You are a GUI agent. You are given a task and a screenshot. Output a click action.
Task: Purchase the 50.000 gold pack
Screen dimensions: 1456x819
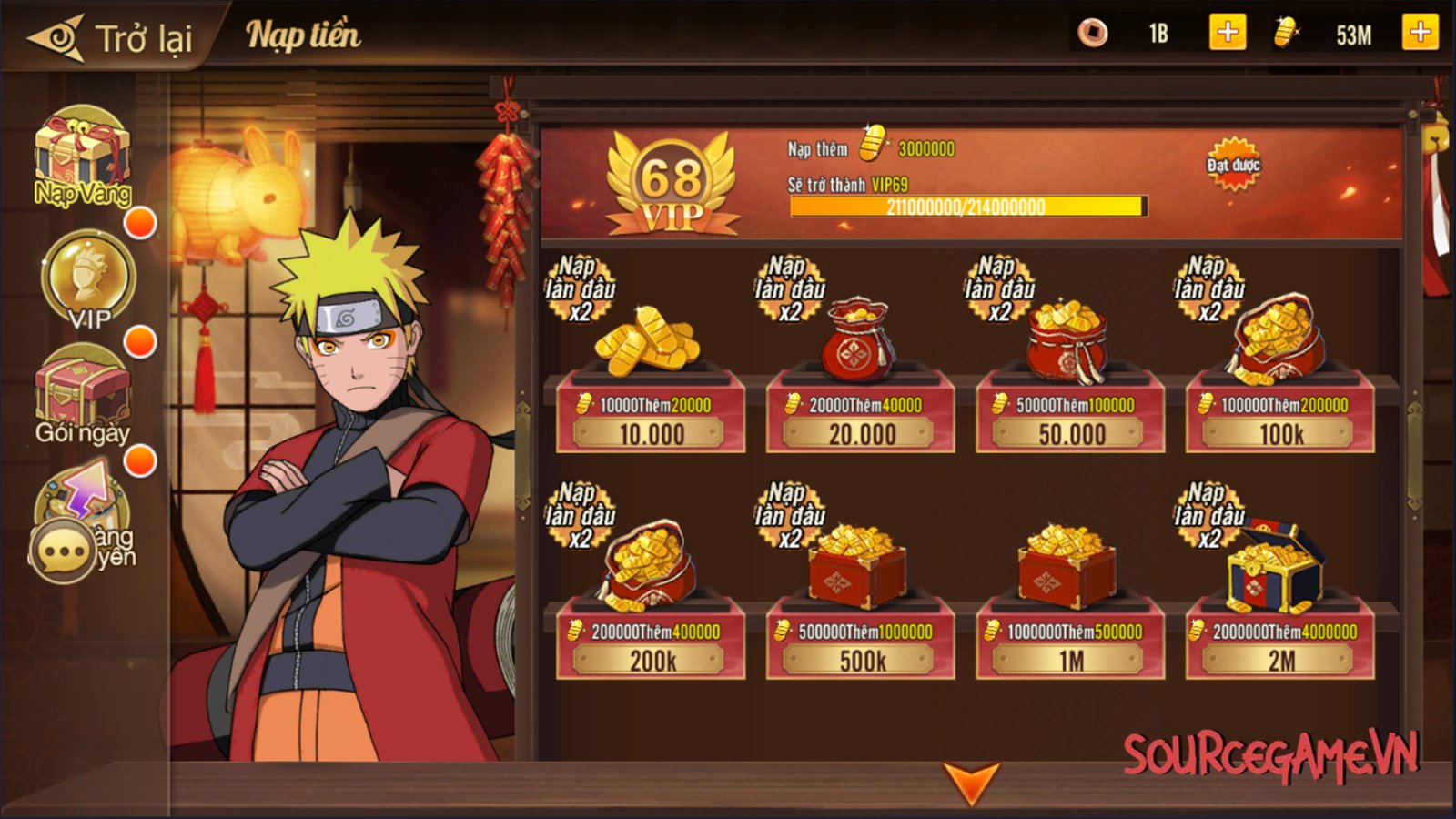[x=1071, y=433]
